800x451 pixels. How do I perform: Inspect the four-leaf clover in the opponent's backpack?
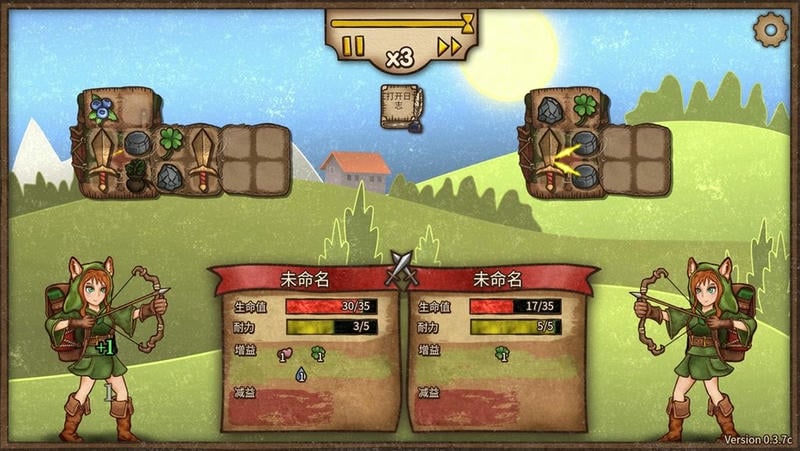pos(584,108)
